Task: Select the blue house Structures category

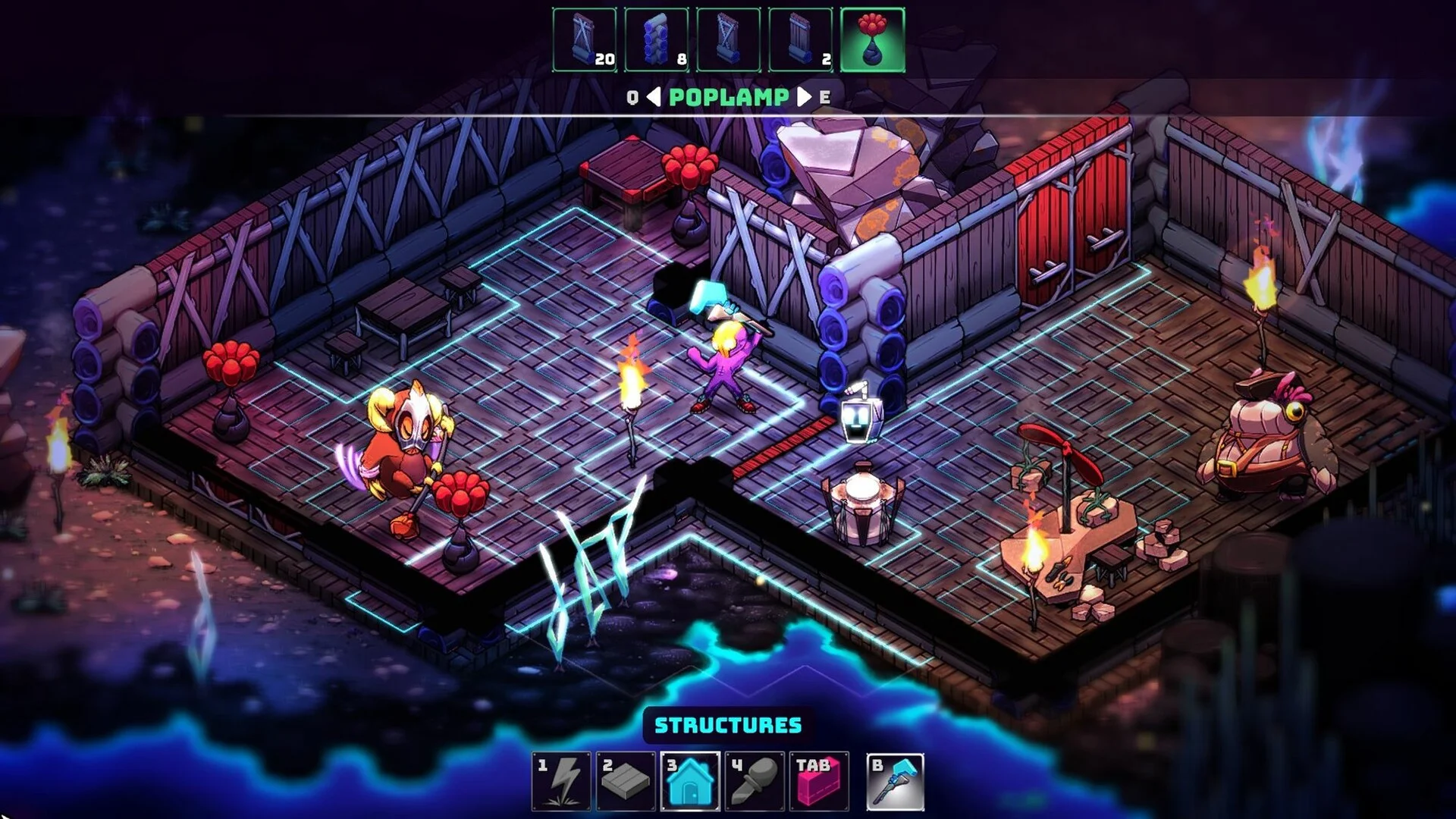Action: click(690, 781)
